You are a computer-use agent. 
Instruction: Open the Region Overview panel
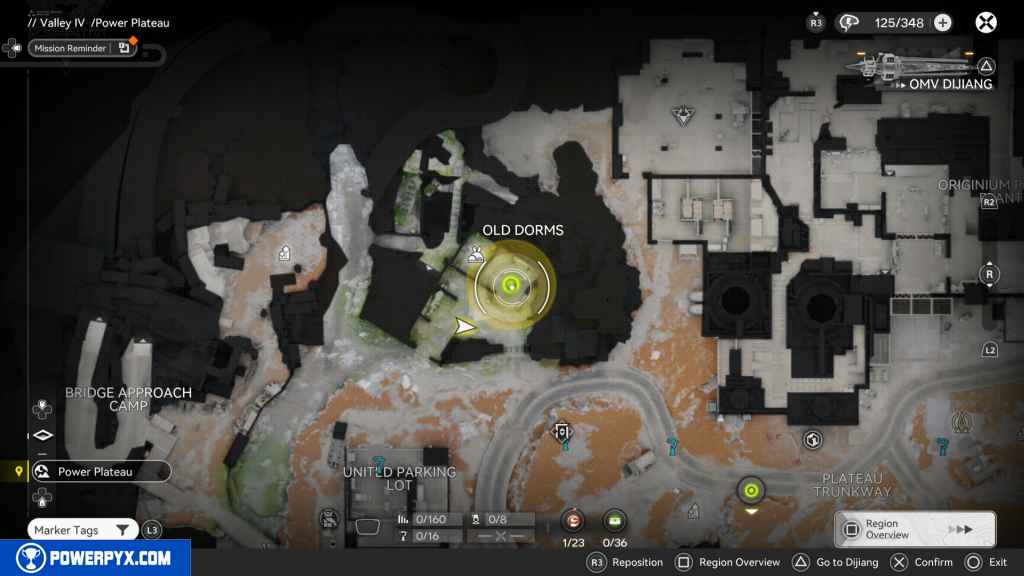[914, 529]
